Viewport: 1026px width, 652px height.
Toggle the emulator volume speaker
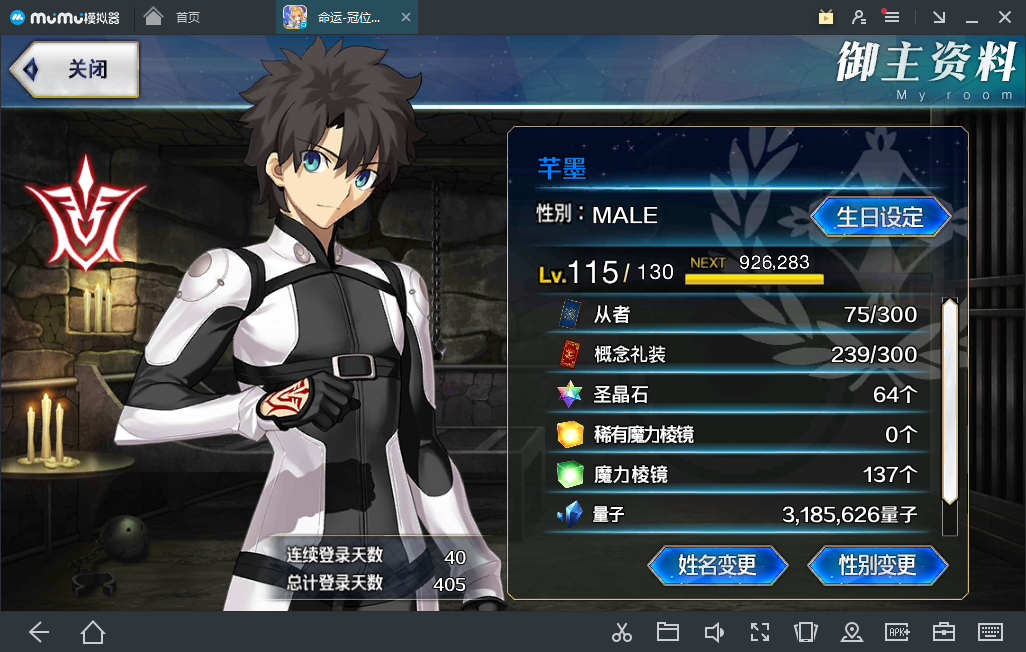(714, 631)
